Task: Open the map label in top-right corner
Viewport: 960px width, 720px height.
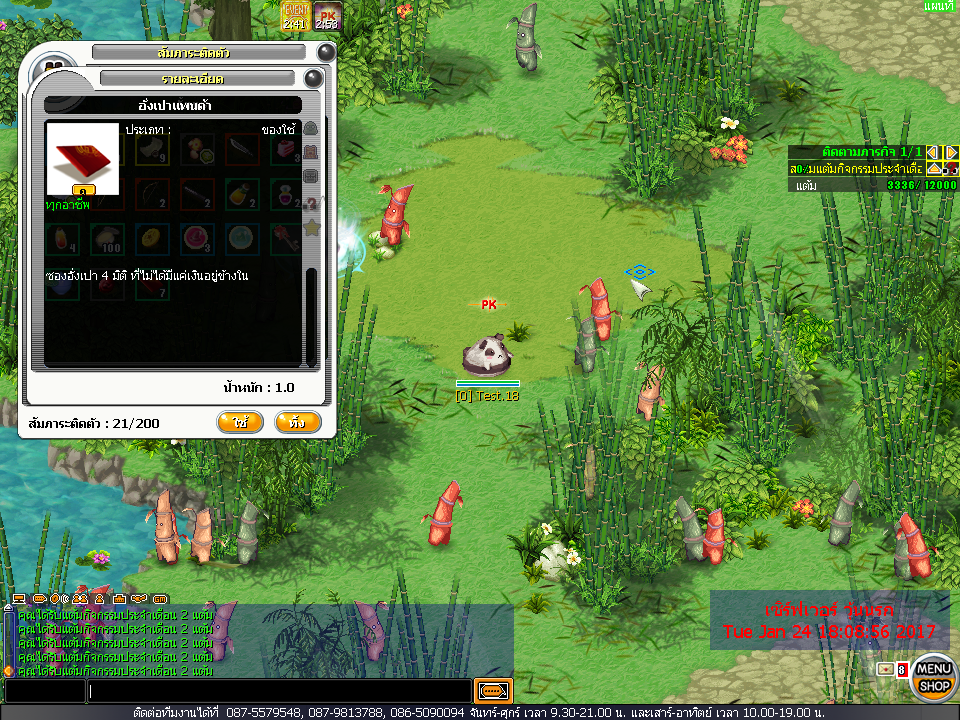Action: [939, 7]
